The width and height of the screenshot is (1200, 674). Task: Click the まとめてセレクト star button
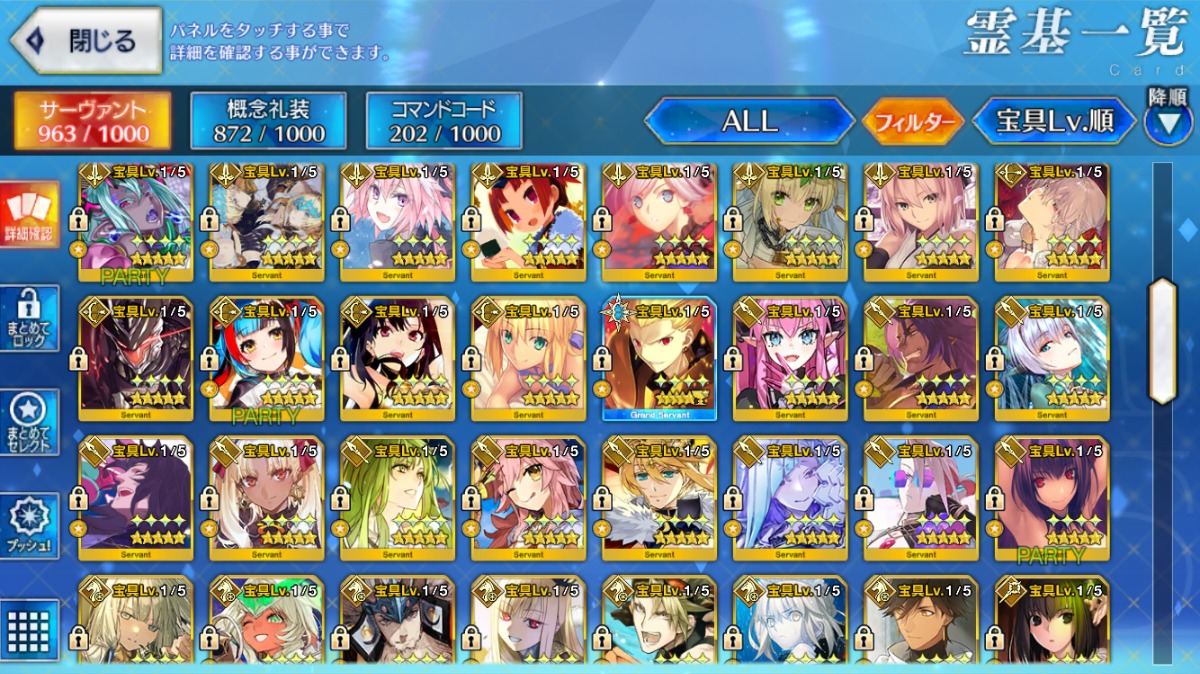click(28, 422)
